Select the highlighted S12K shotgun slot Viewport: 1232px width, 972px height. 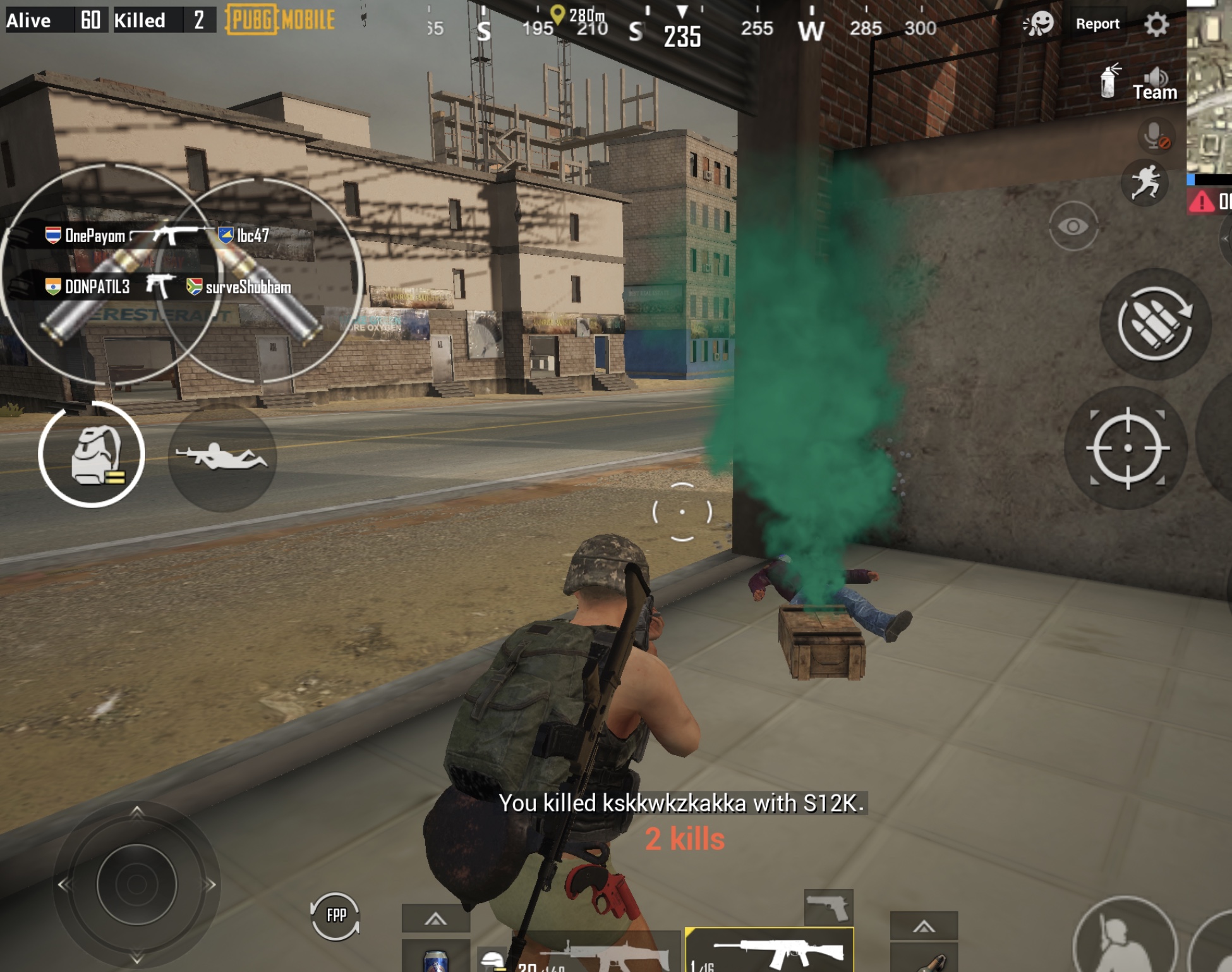(770, 951)
